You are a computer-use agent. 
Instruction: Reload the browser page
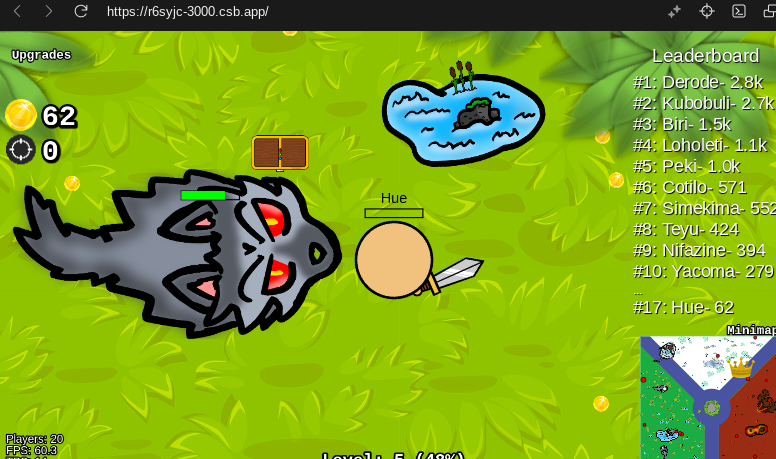tap(81, 11)
